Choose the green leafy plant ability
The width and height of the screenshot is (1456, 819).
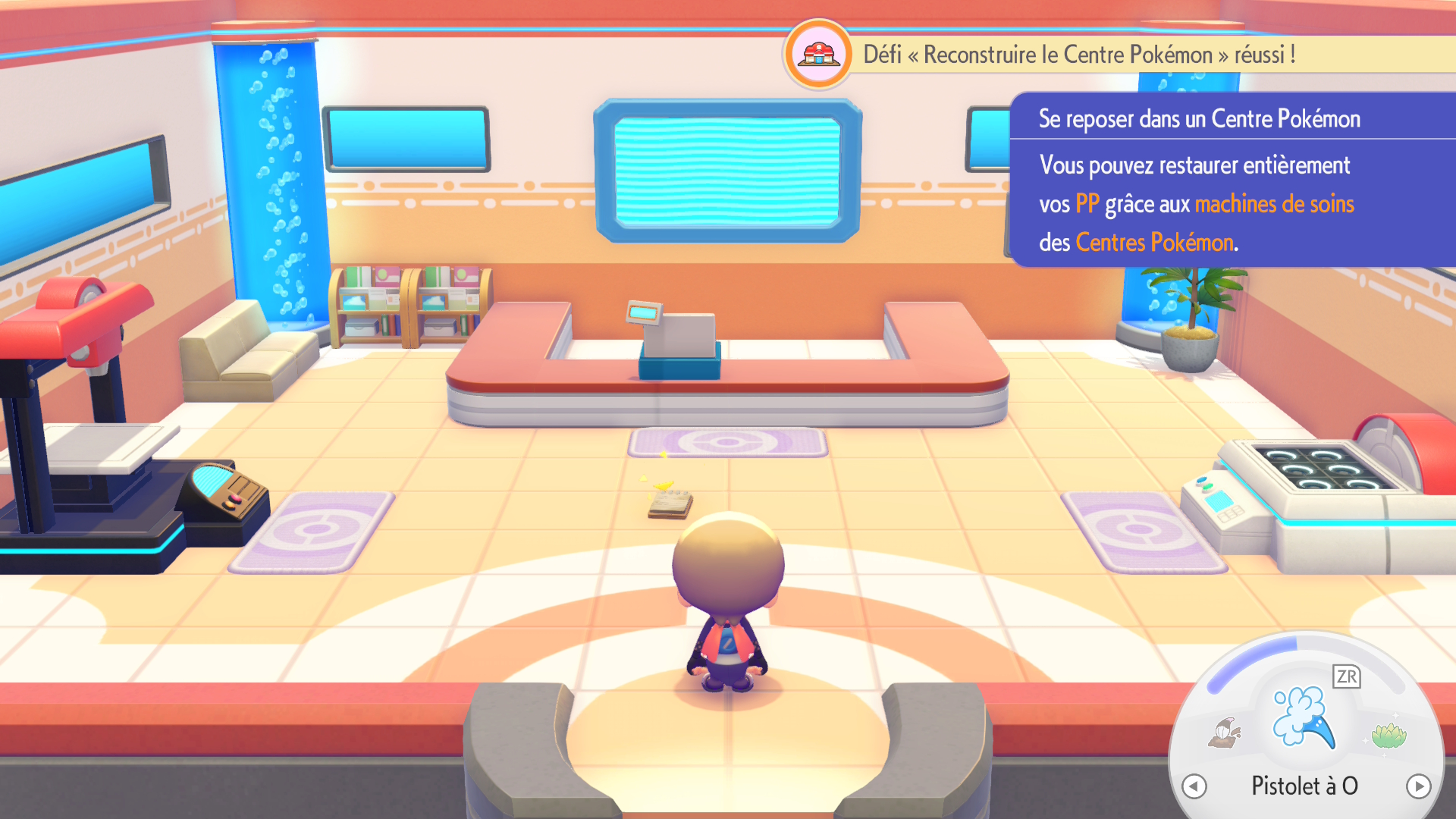click(1388, 734)
